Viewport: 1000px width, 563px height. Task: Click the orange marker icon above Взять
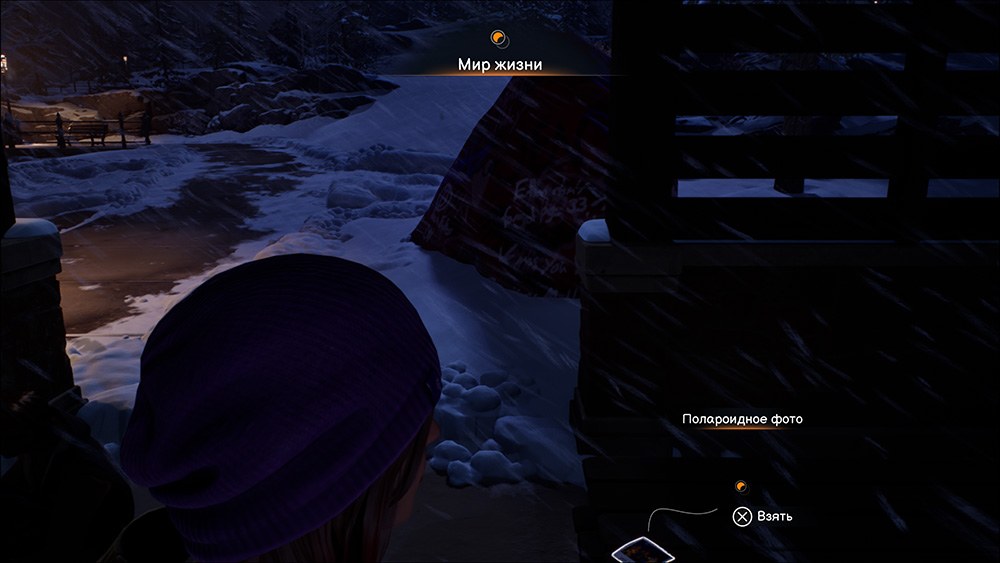click(741, 487)
